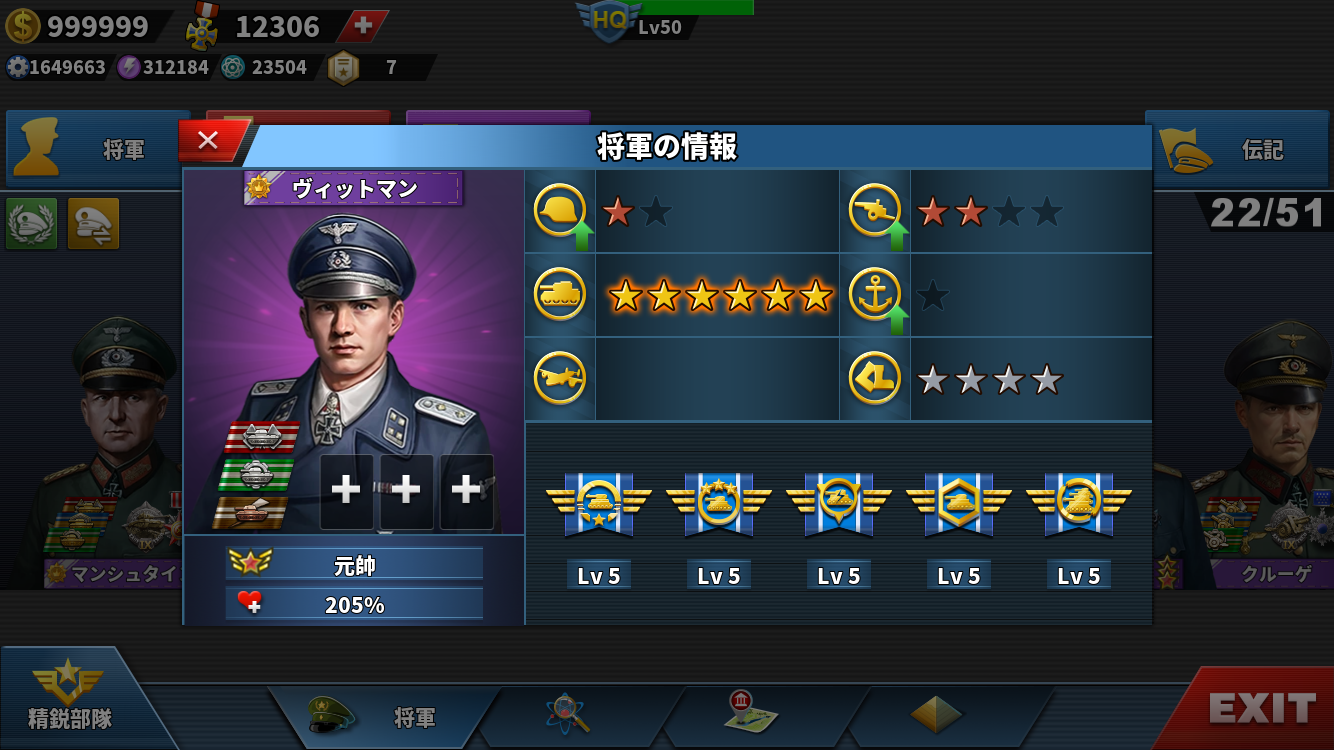The width and height of the screenshot is (1334, 750).
Task: Open the pyramid landmark tab
Action: [x=936, y=714]
